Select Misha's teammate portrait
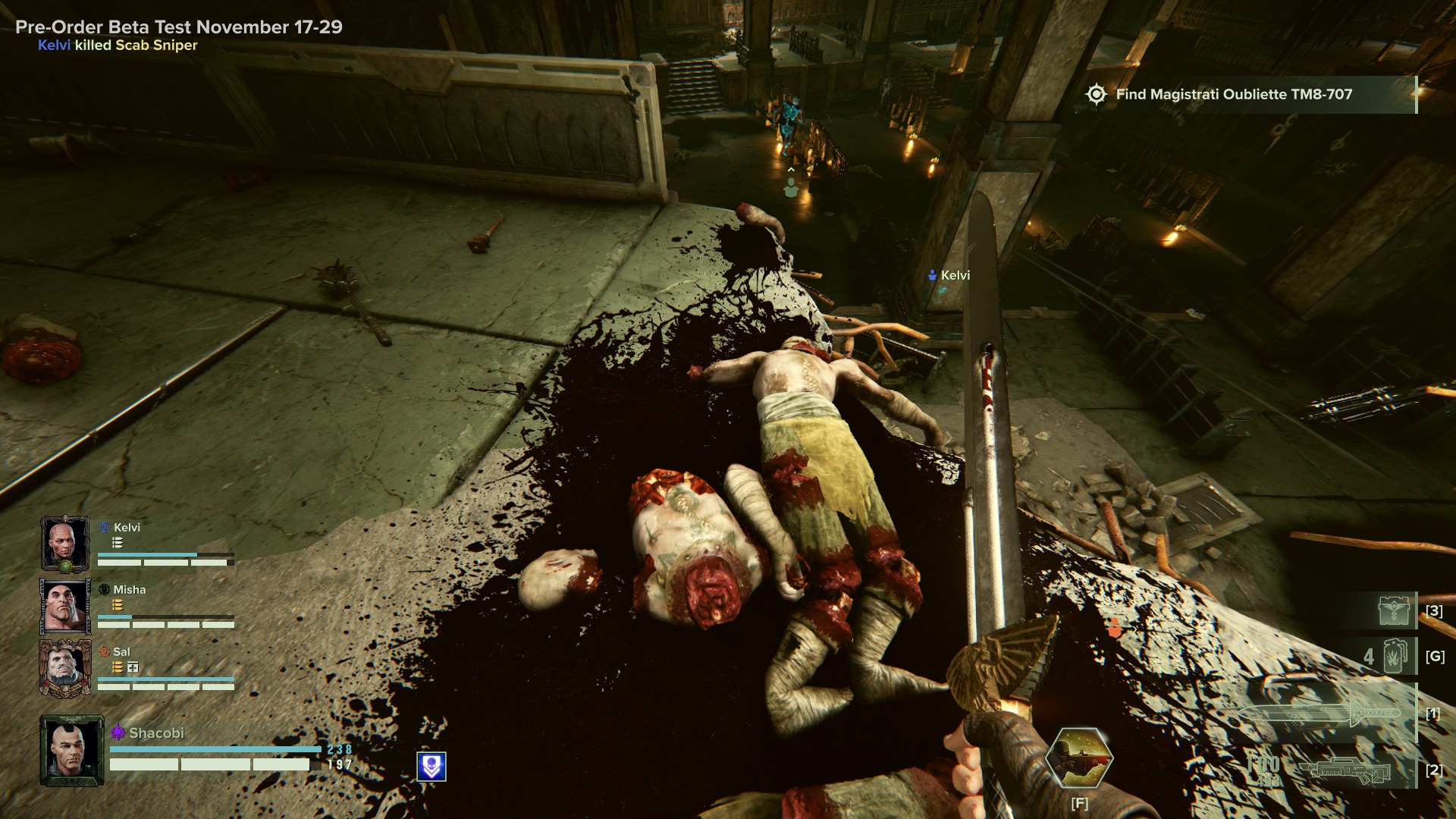1456x819 pixels. coord(64,606)
